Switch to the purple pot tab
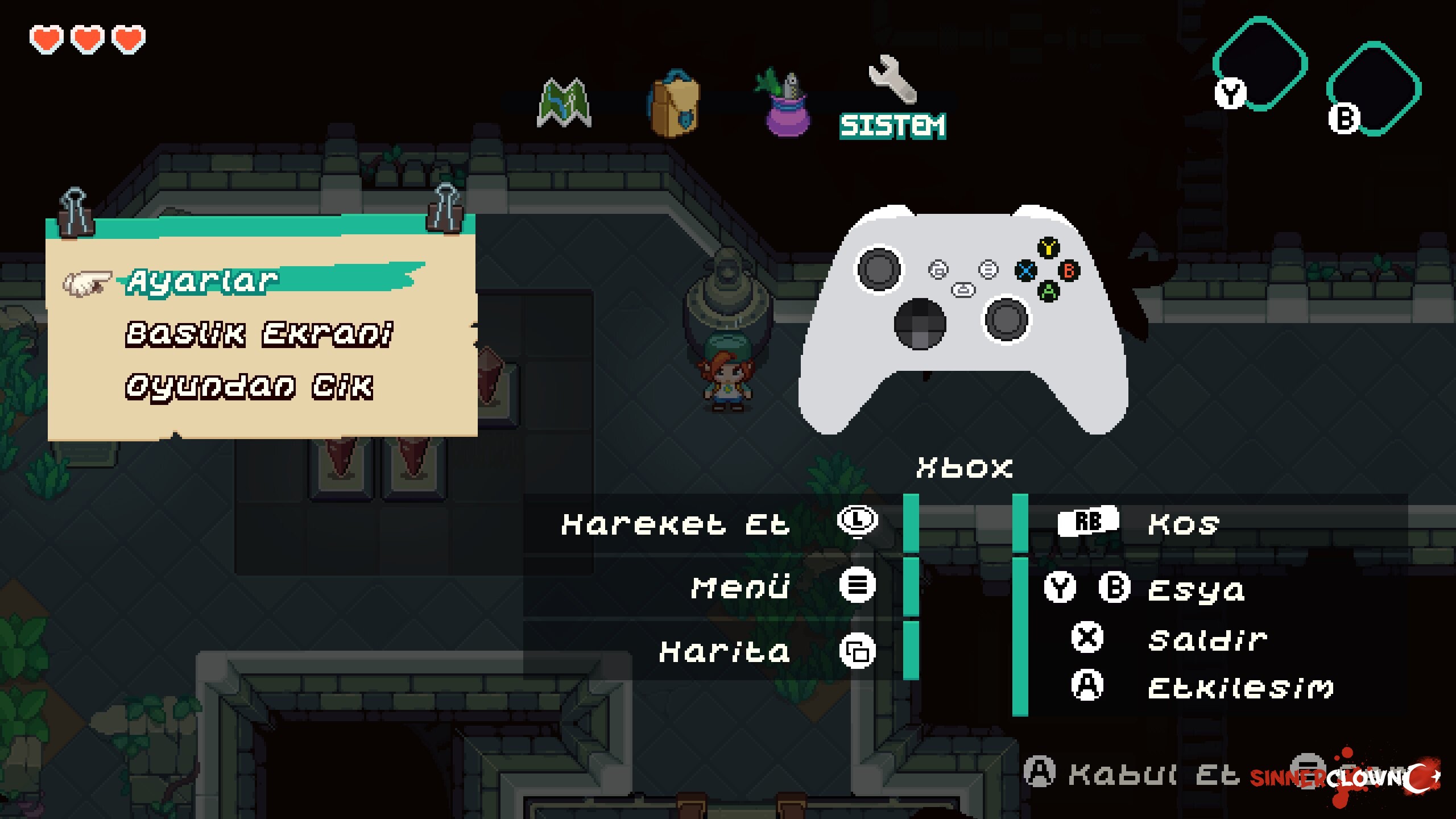The width and height of the screenshot is (1456, 819). click(785, 105)
